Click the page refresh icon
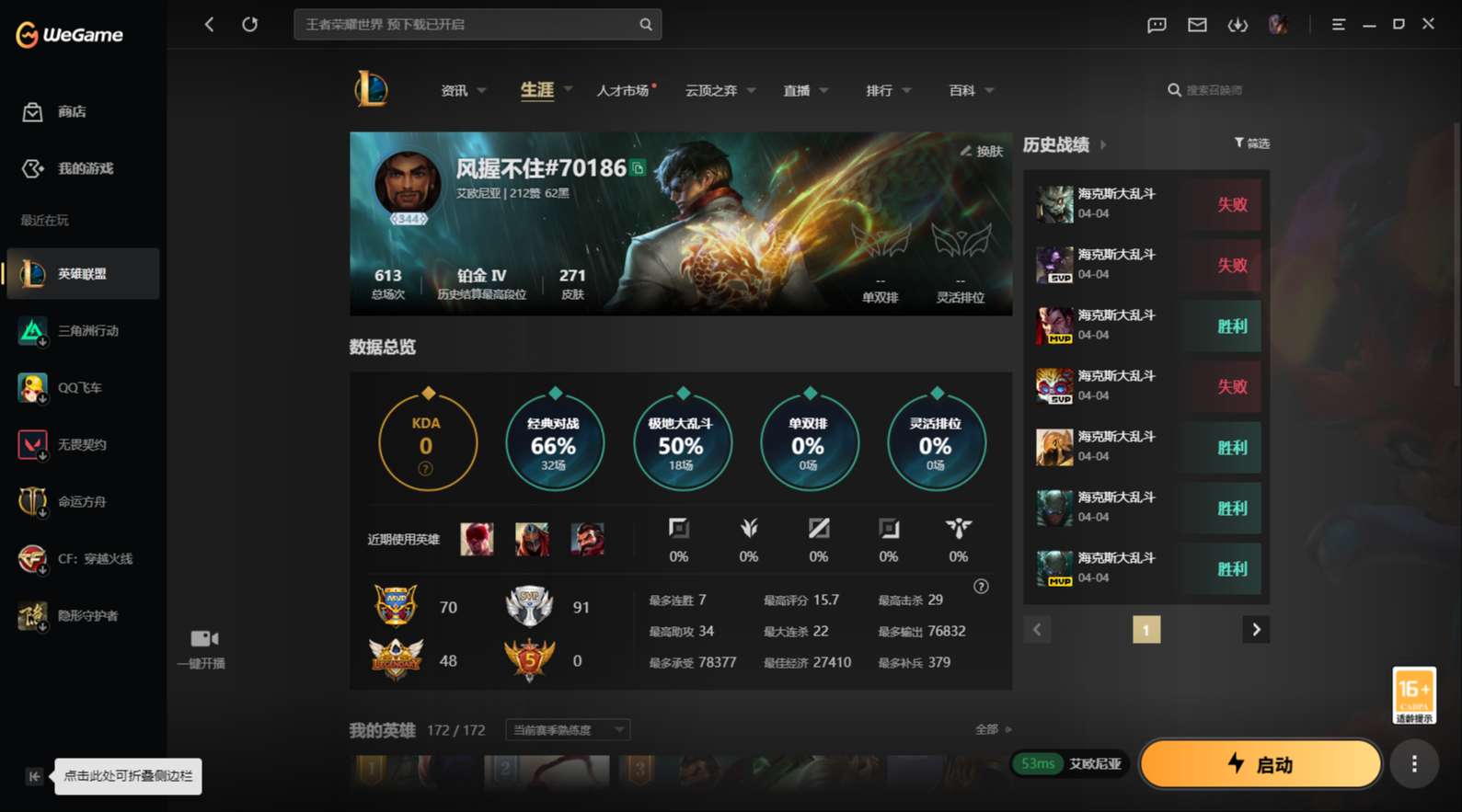The image size is (1462, 812). [250, 24]
